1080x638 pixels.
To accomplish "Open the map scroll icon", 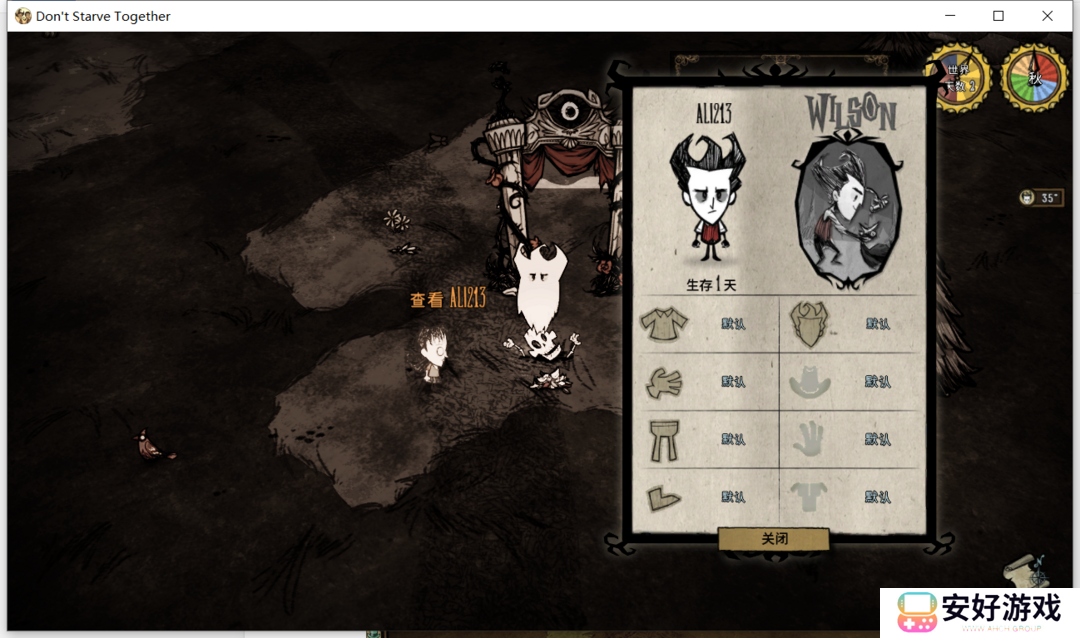I will pyautogui.click(x=1025, y=570).
